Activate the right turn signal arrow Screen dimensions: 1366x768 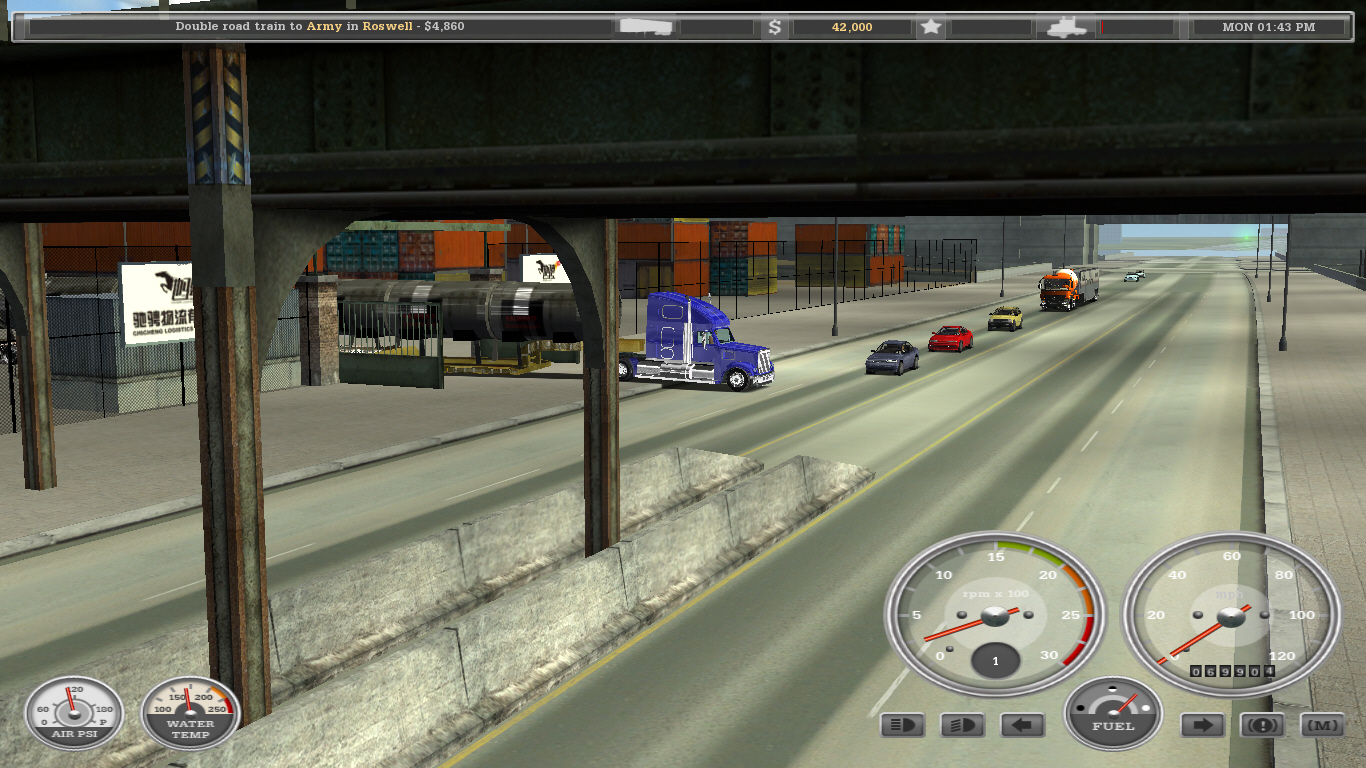[1202, 725]
